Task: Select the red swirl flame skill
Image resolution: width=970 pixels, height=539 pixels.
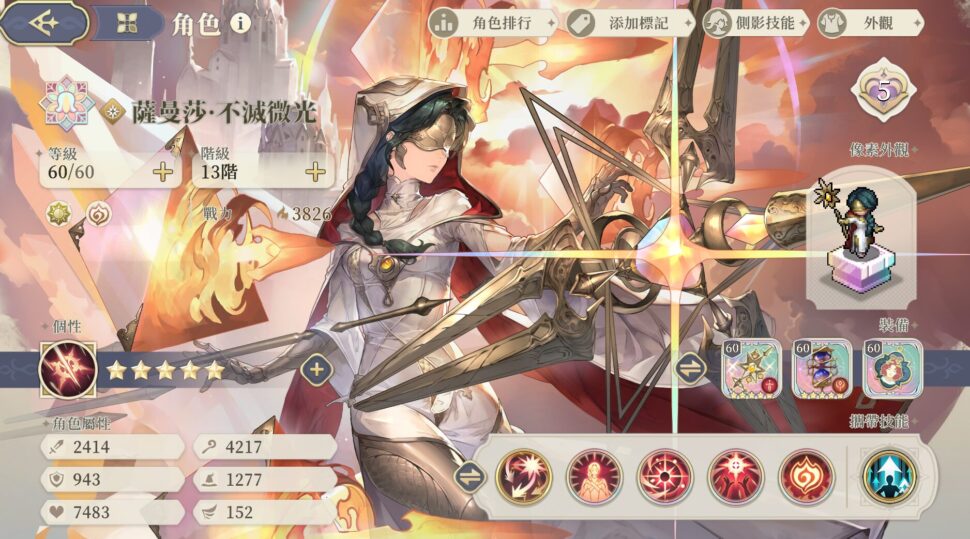Action: coord(806,476)
